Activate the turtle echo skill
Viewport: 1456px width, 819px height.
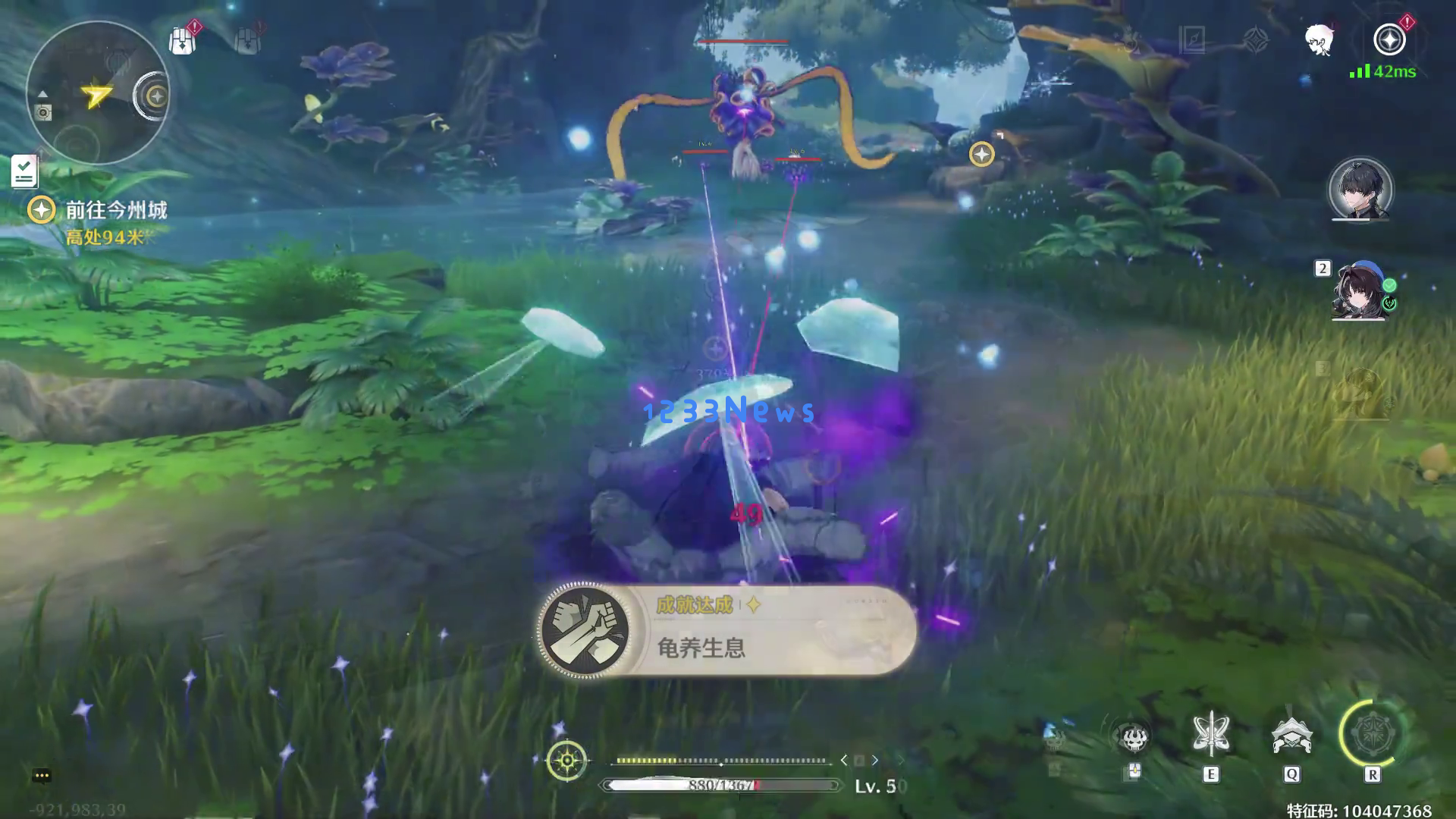(x=1291, y=736)
